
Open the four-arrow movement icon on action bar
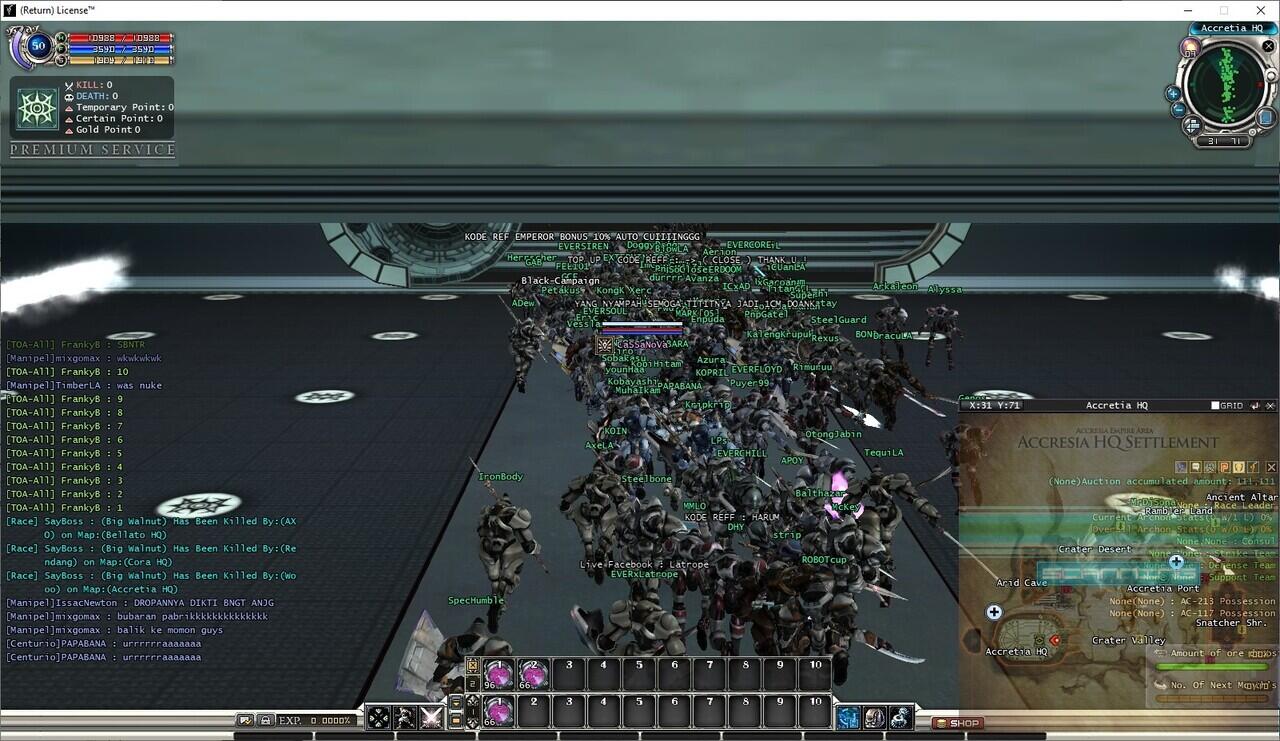tap(379, 717)
